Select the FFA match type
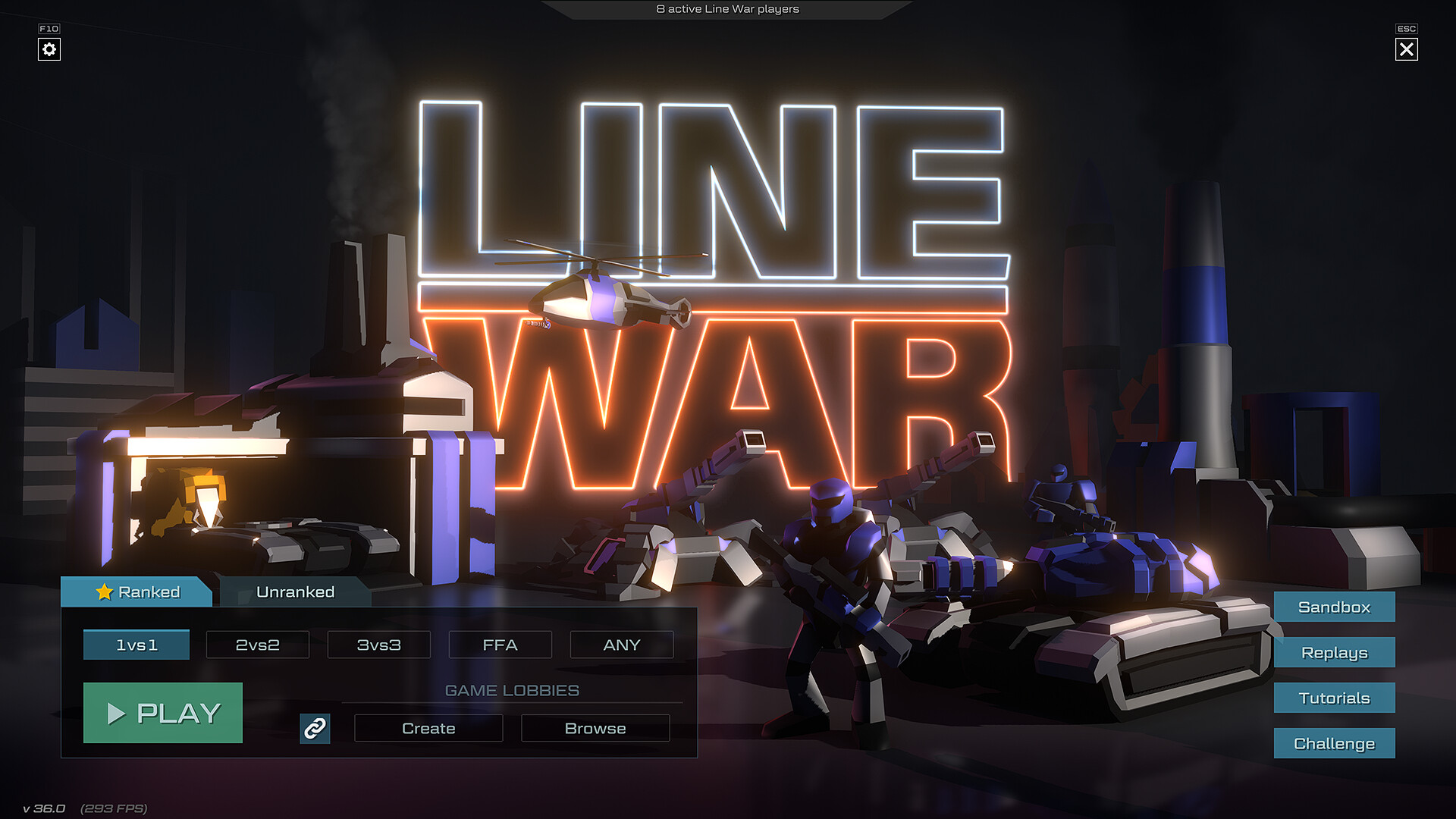1456x819 pixels. coord(500,645)
